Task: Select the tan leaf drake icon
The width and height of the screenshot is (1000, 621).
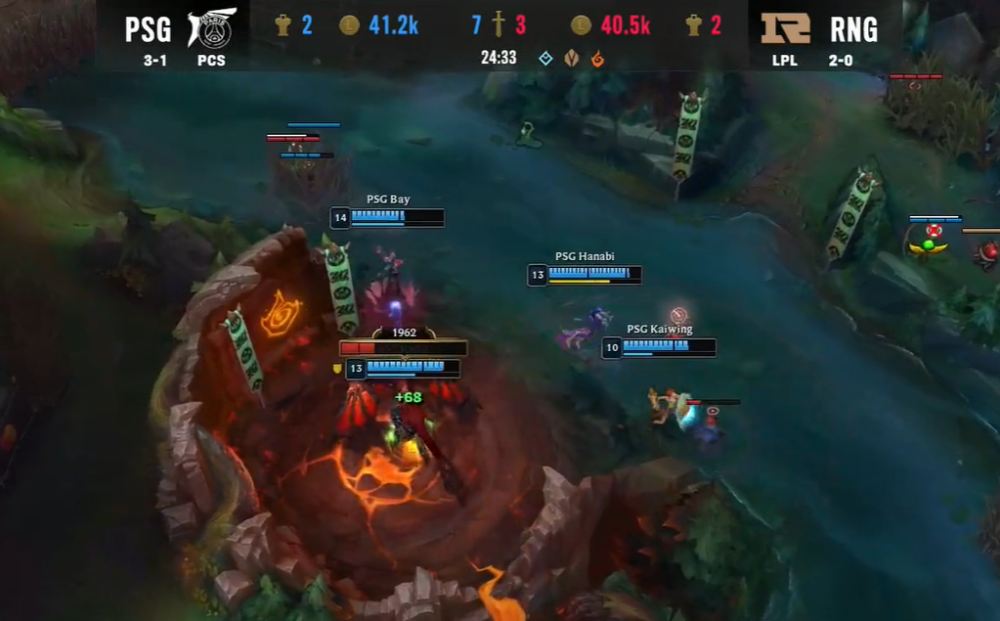Action: [571, 58]
